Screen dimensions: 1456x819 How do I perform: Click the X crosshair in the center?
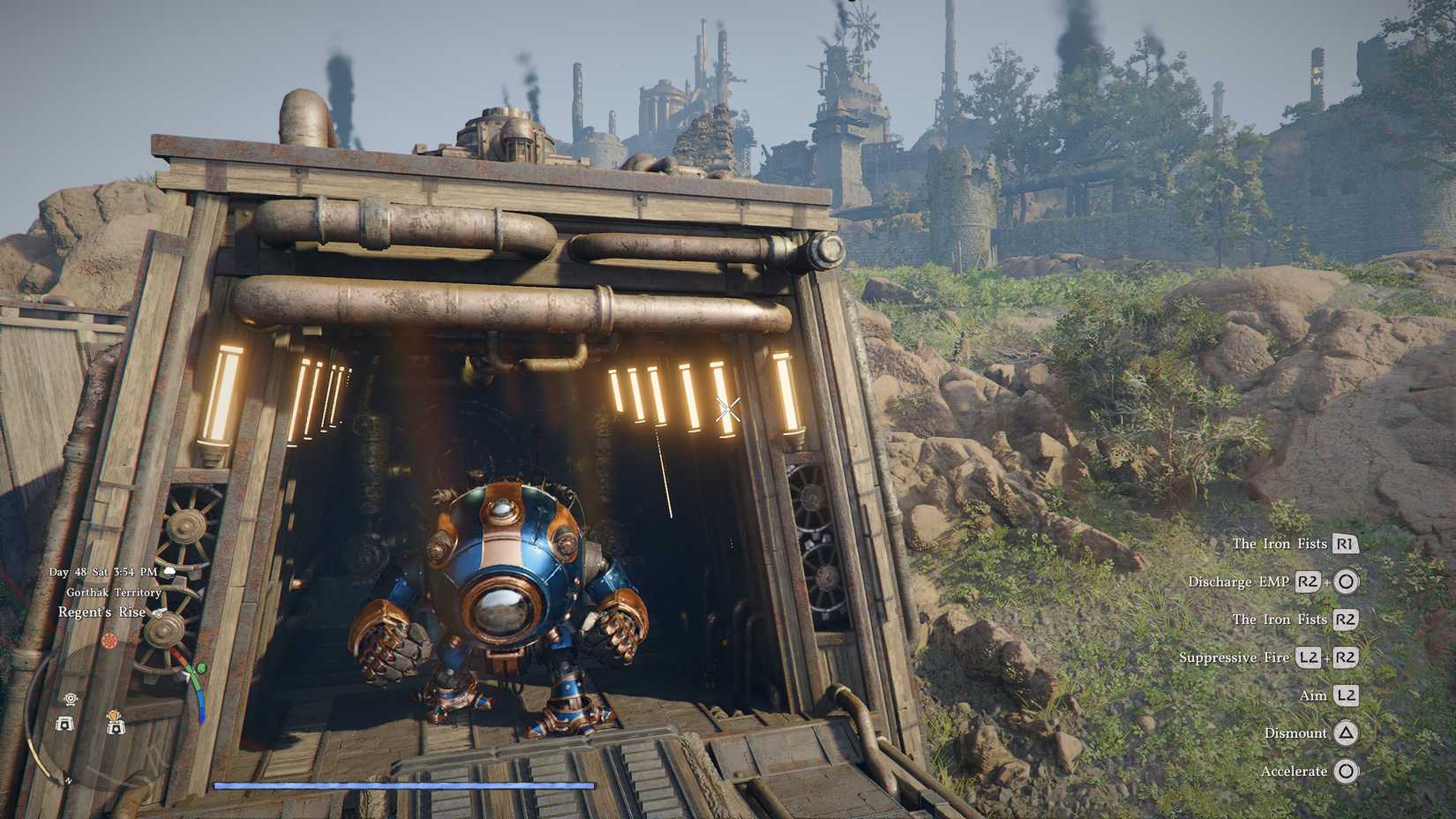(x=727, y=408)
